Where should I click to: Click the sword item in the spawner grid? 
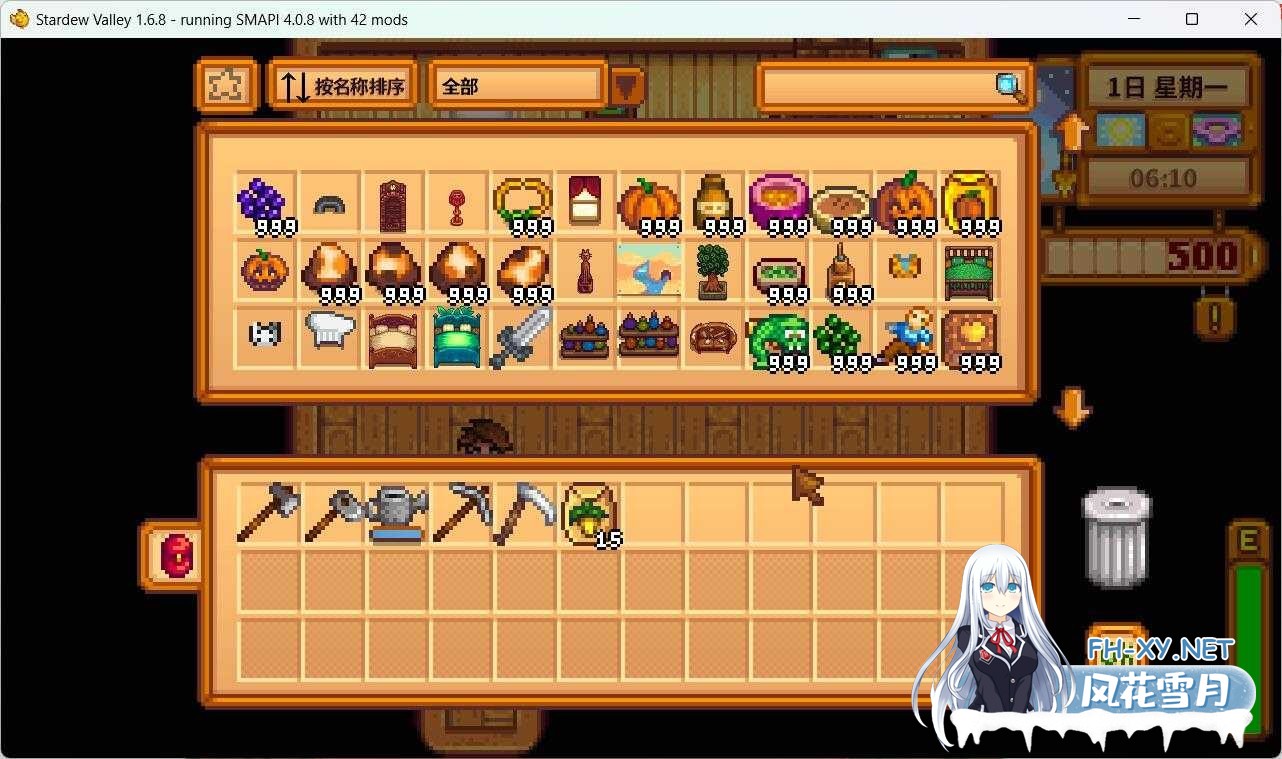pyautogui.click(x=521, y=337)
